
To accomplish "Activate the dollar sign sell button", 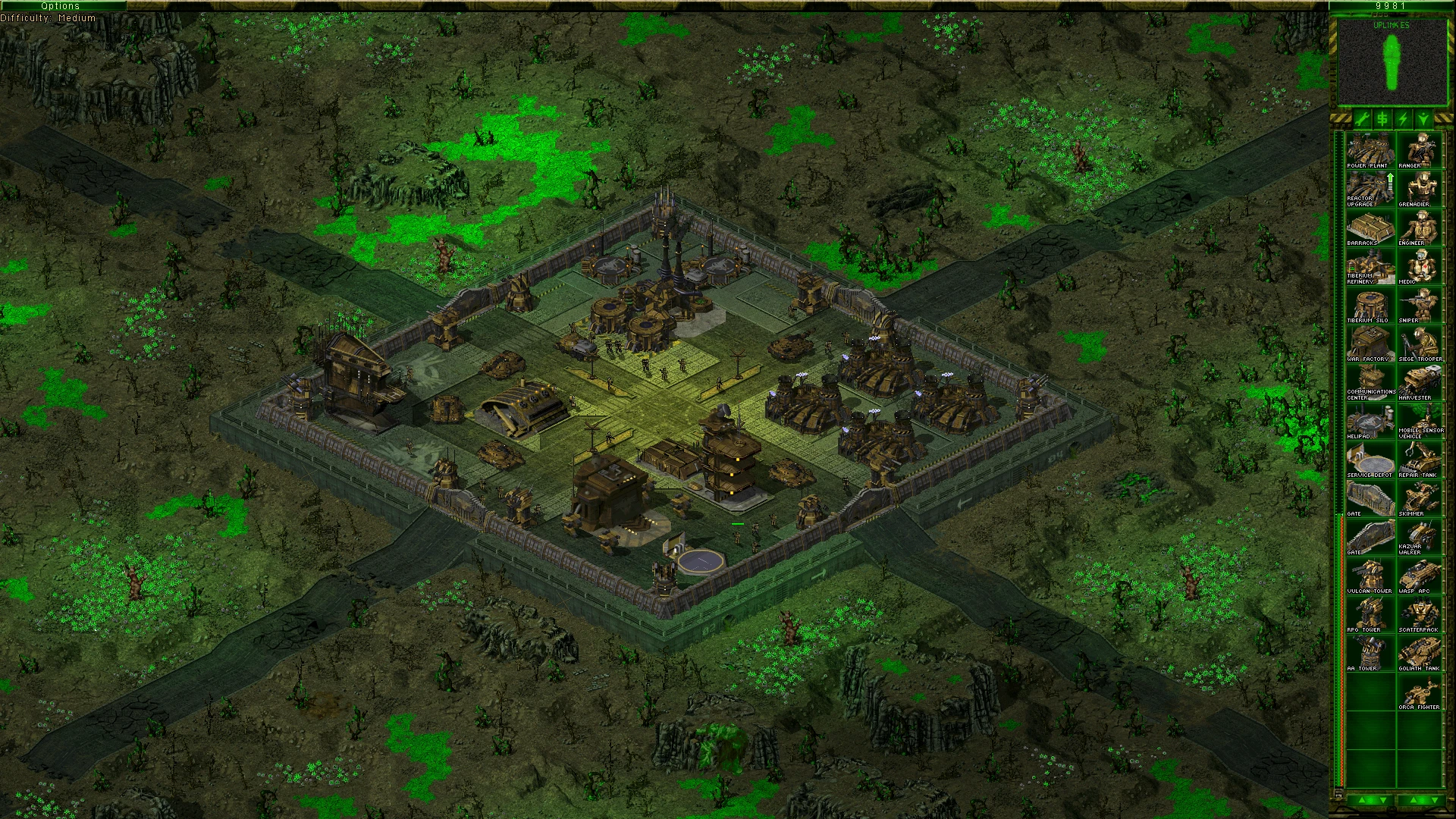I will (x=1382, y=119).
